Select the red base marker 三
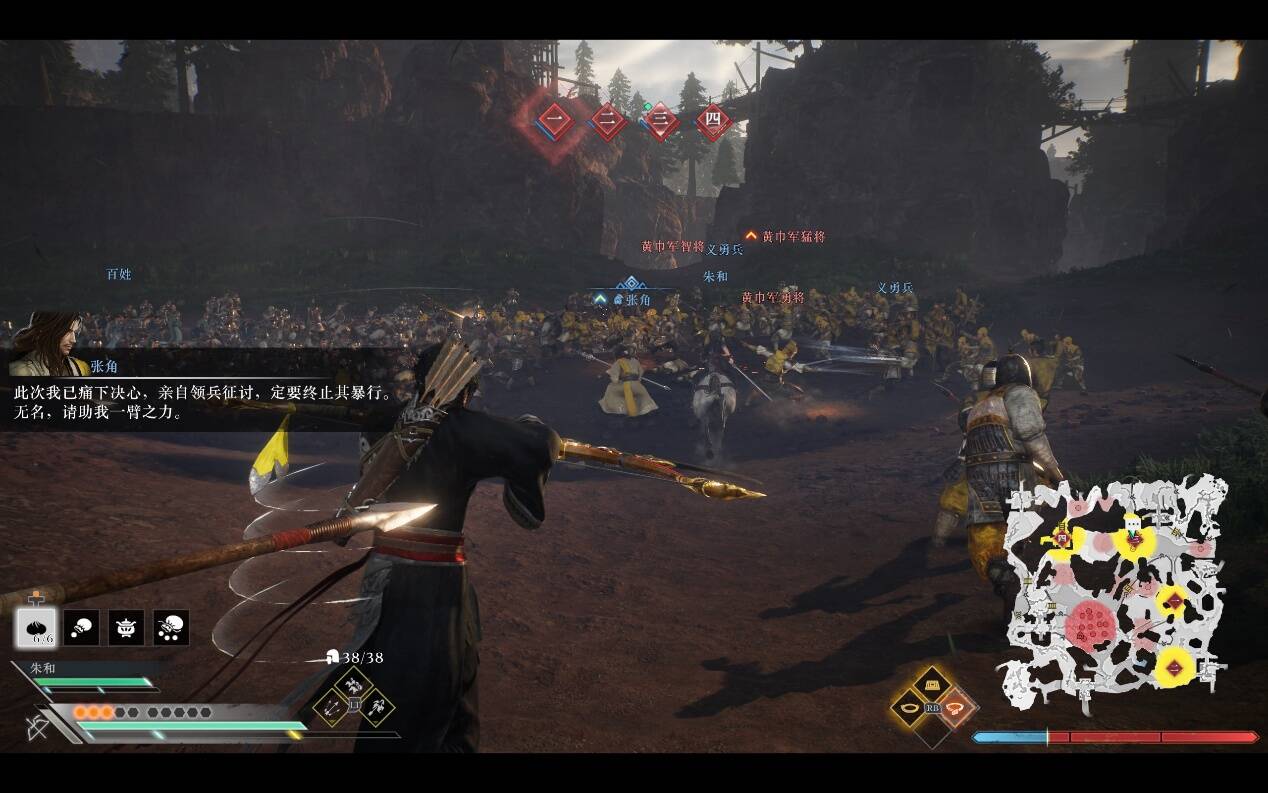The width and height of the screenshot is (1268, 793). (x=661, y=122)
